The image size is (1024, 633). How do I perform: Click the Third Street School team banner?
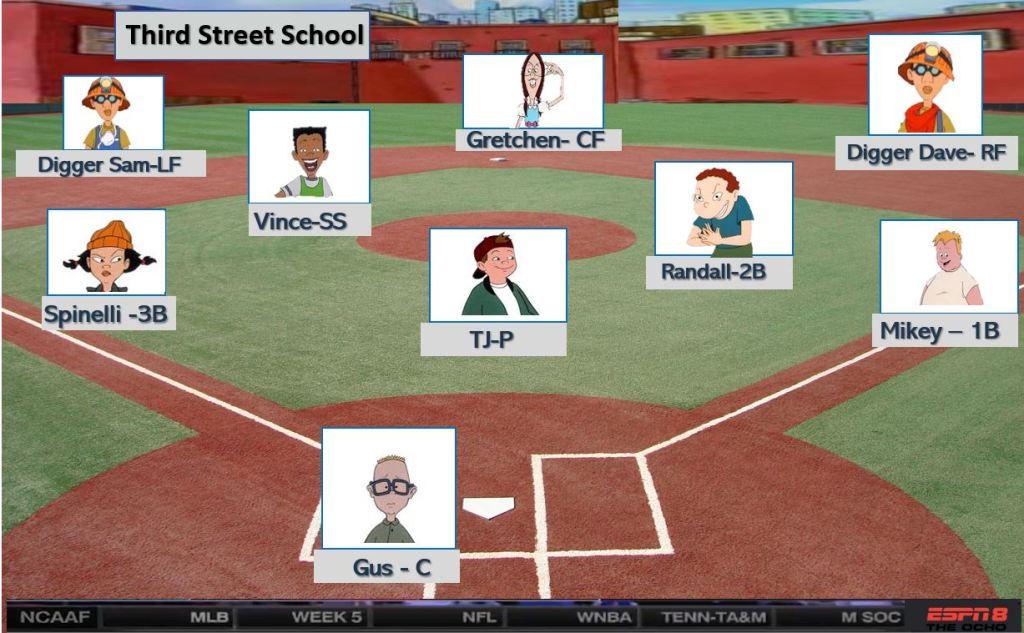[x=245, y=36]
